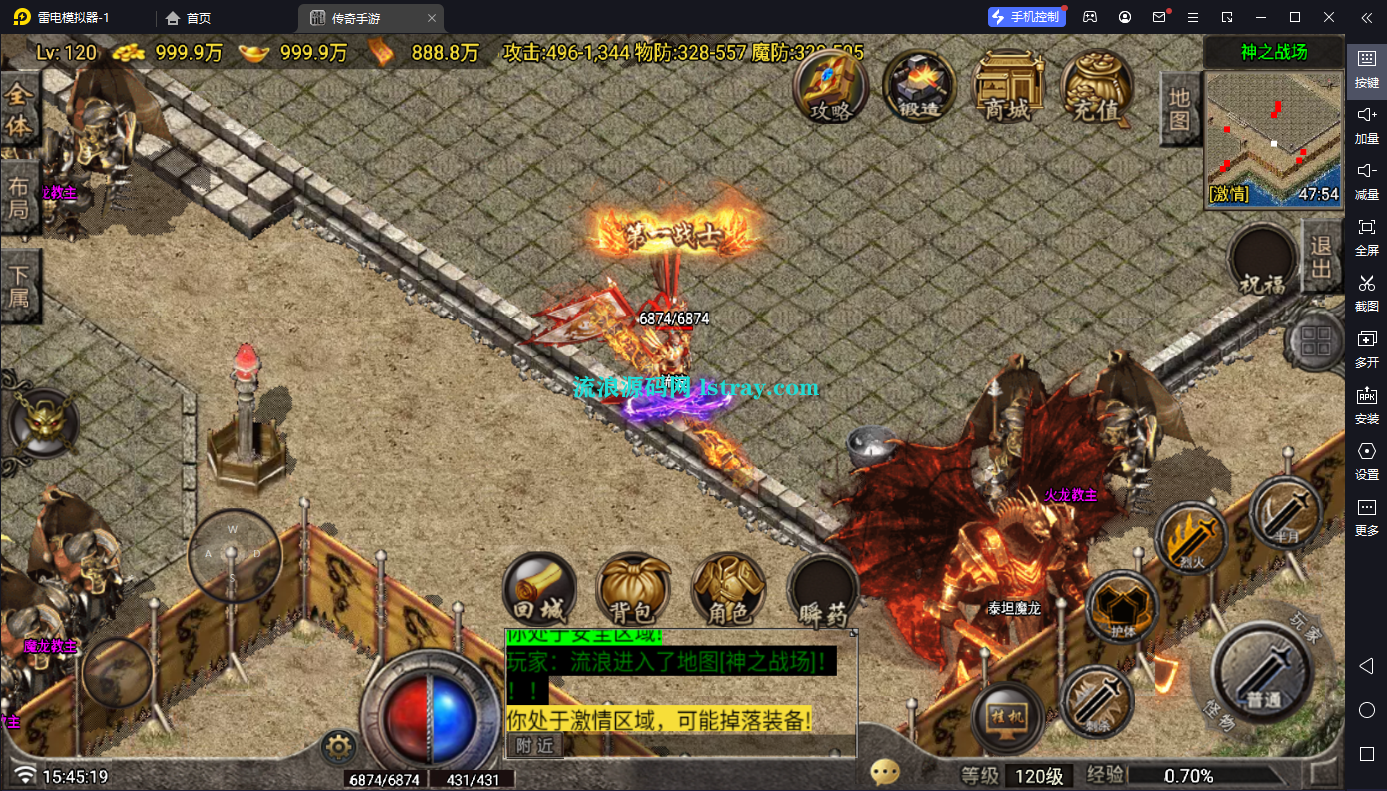Click the emulator's 手机控制 button
The height and width of the screenshot is (791, 1387).
click(1025, 17)
